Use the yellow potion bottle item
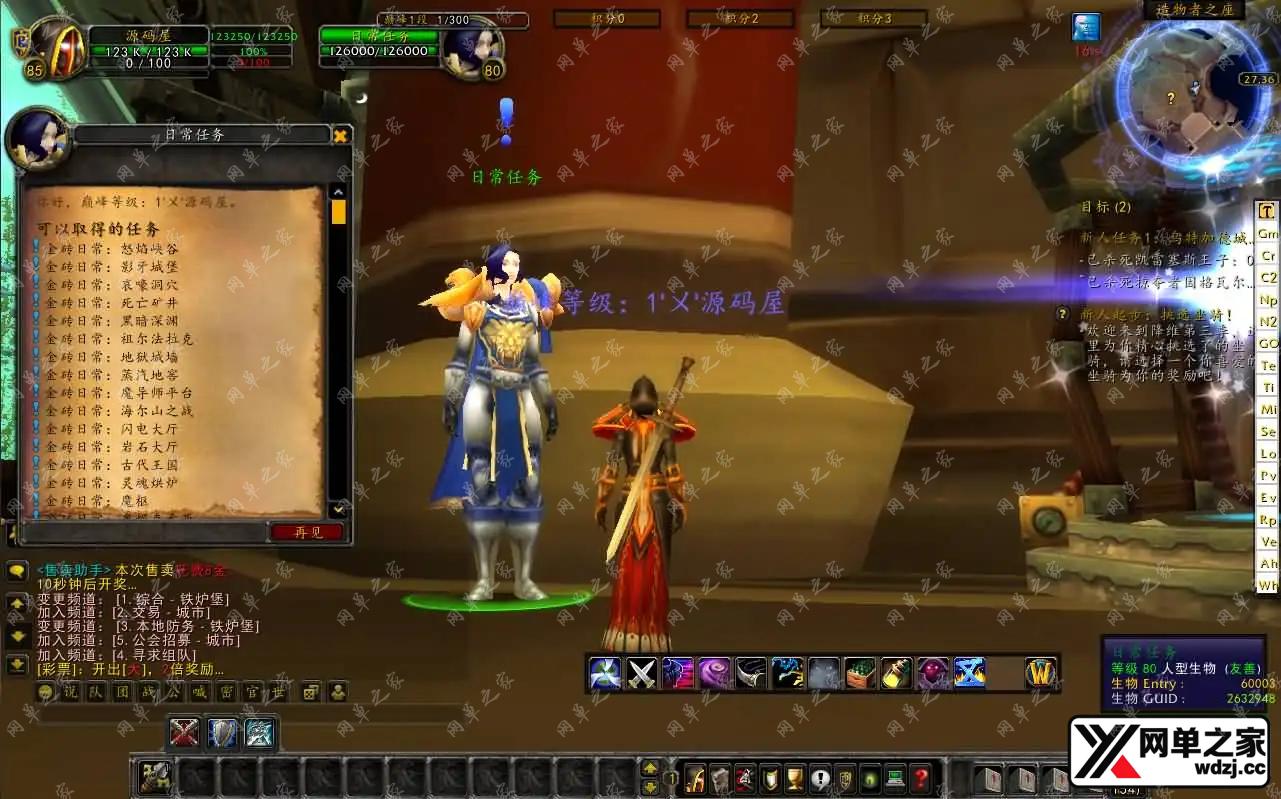The width and height of the screenshot is (1281, 799). (896, 673)
